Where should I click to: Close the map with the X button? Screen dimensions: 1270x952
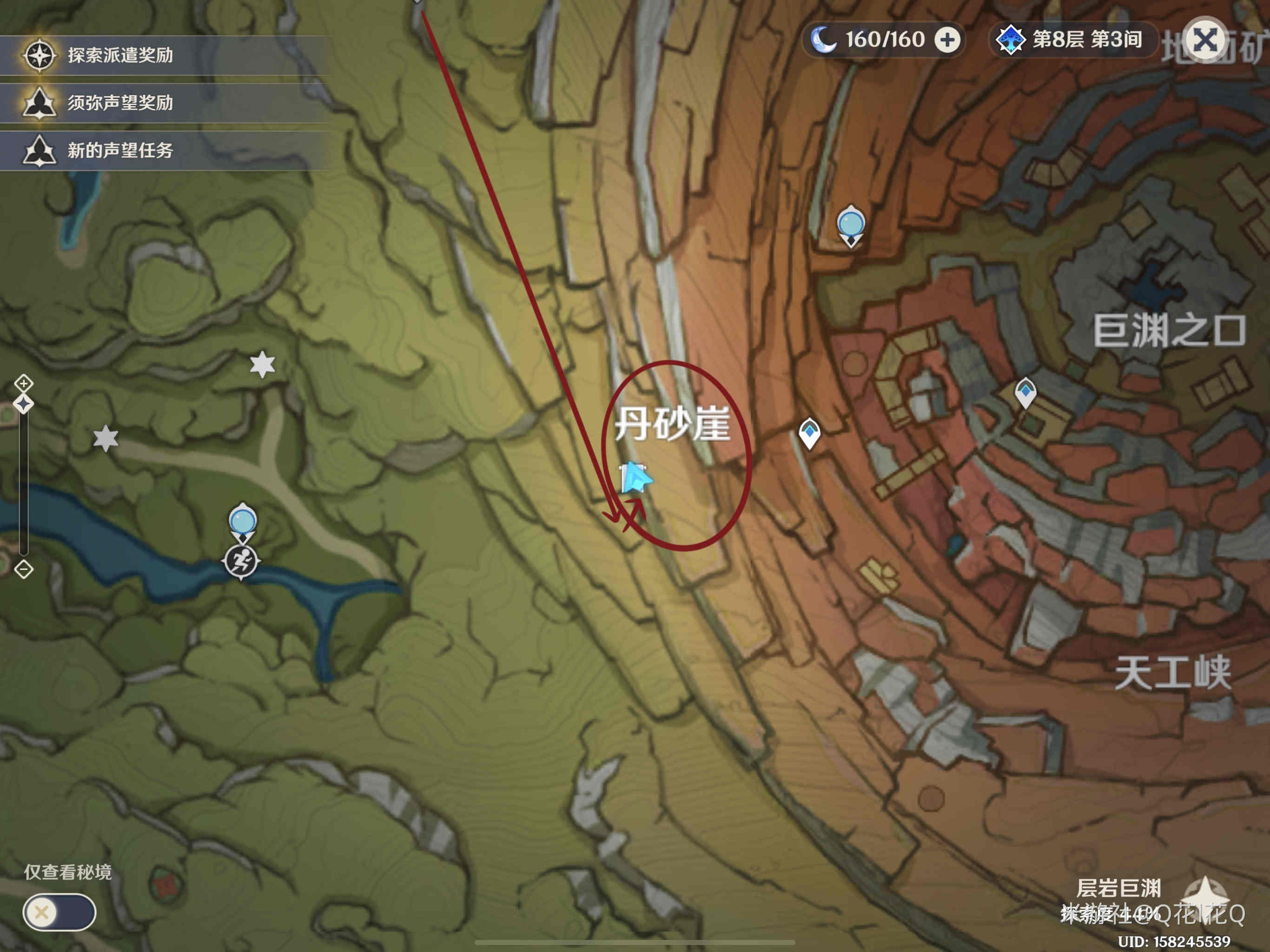[x=1204, y=40]
